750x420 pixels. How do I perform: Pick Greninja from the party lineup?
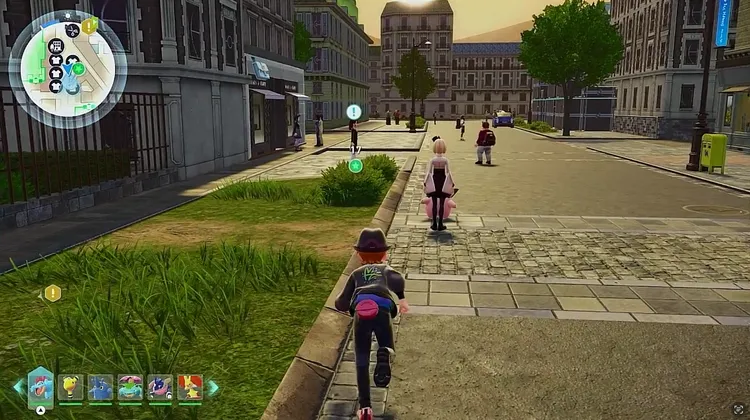160,387
